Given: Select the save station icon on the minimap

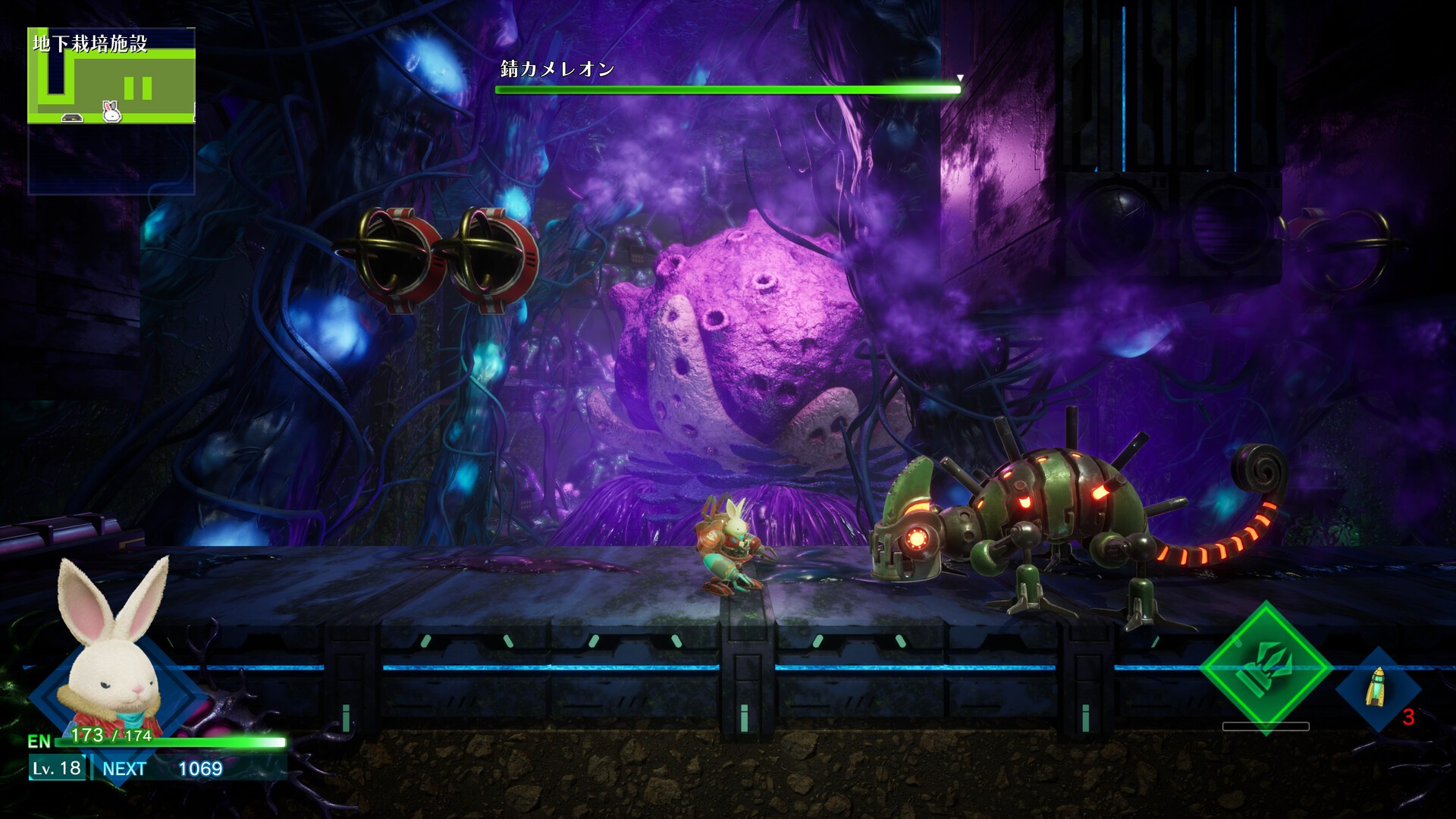Looking at the screenshot, I should 72,118.
